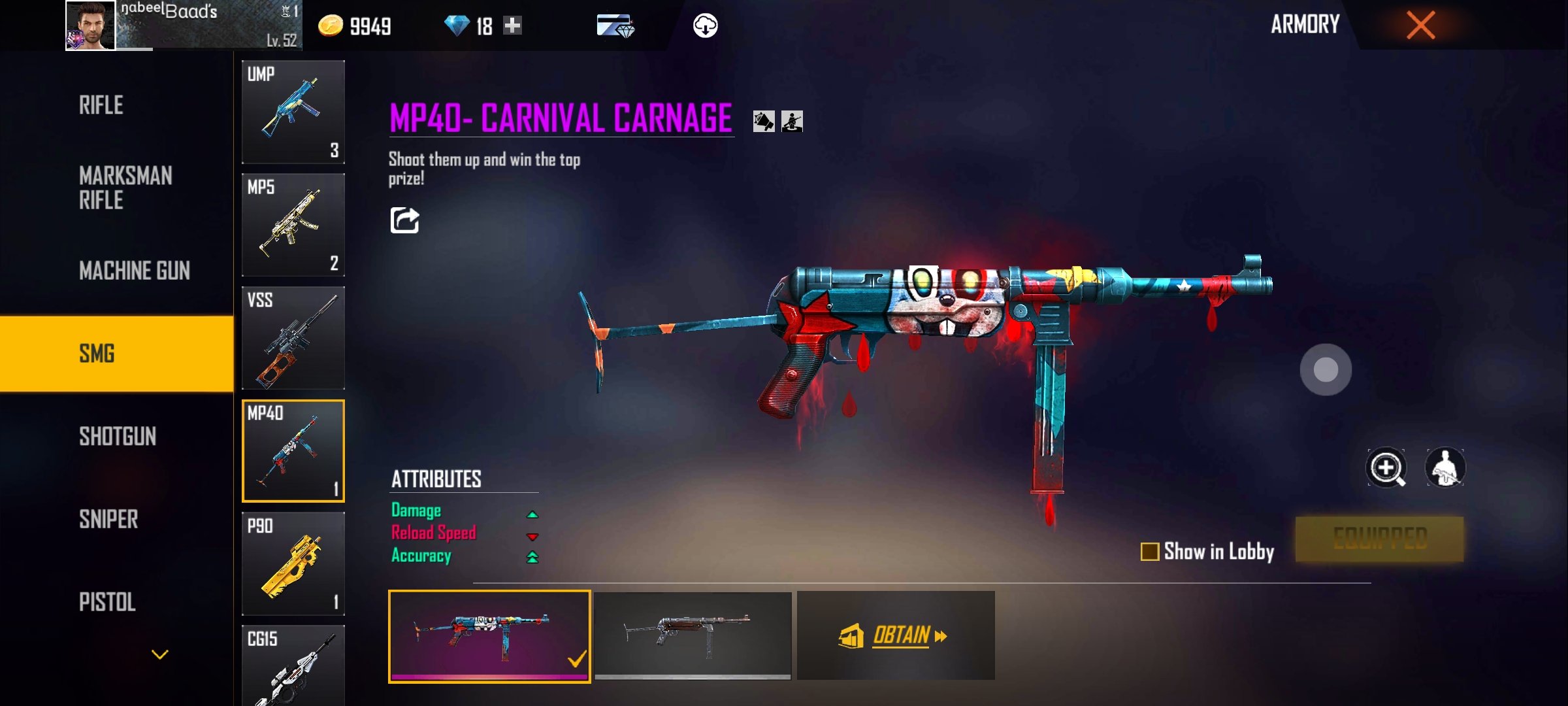Select the default MP40 skin thumbnail

point(693,635)
